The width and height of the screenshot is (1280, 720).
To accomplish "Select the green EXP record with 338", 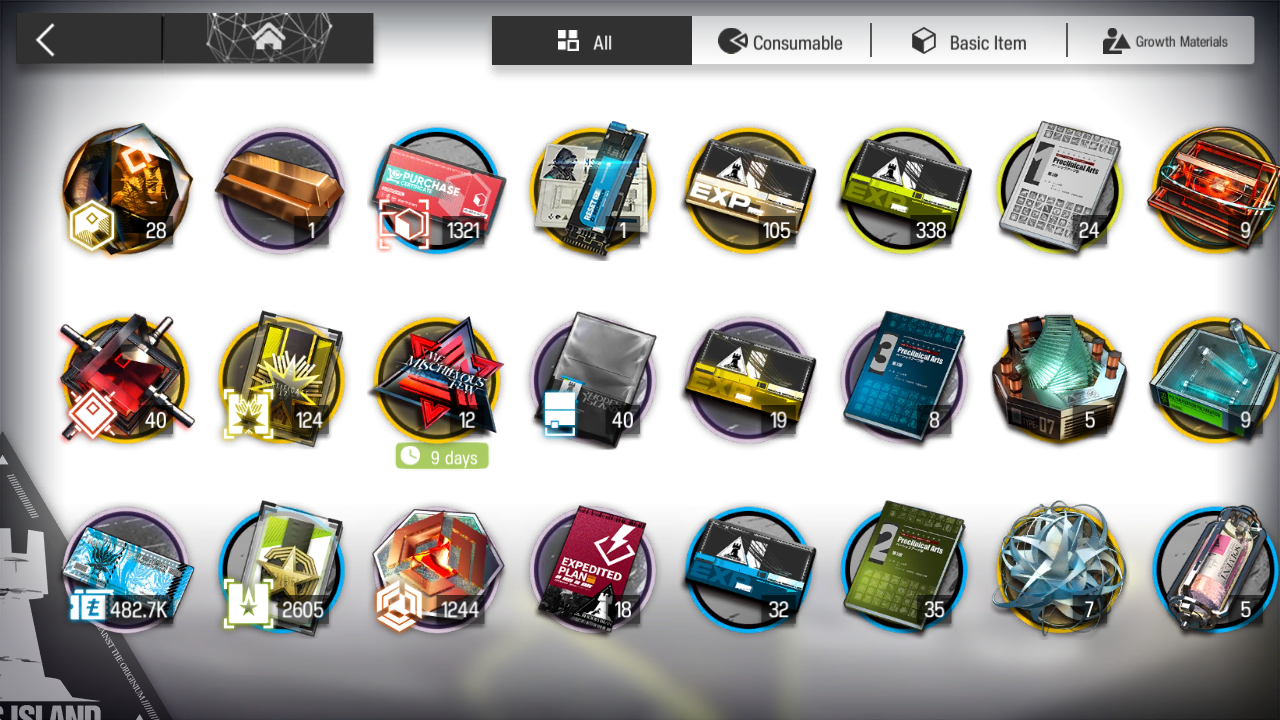I will point(904,190).
